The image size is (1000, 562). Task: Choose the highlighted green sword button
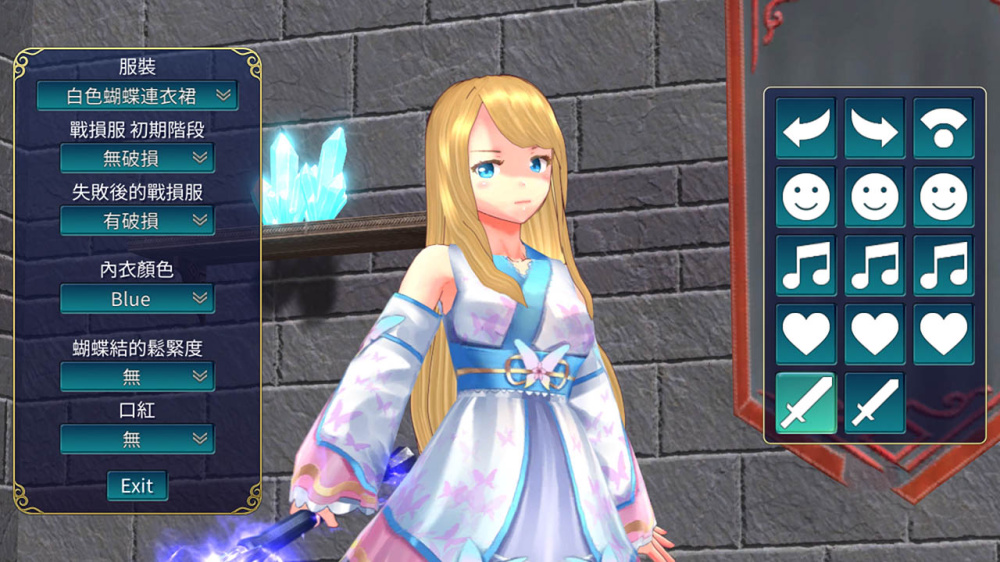point(806,403)
